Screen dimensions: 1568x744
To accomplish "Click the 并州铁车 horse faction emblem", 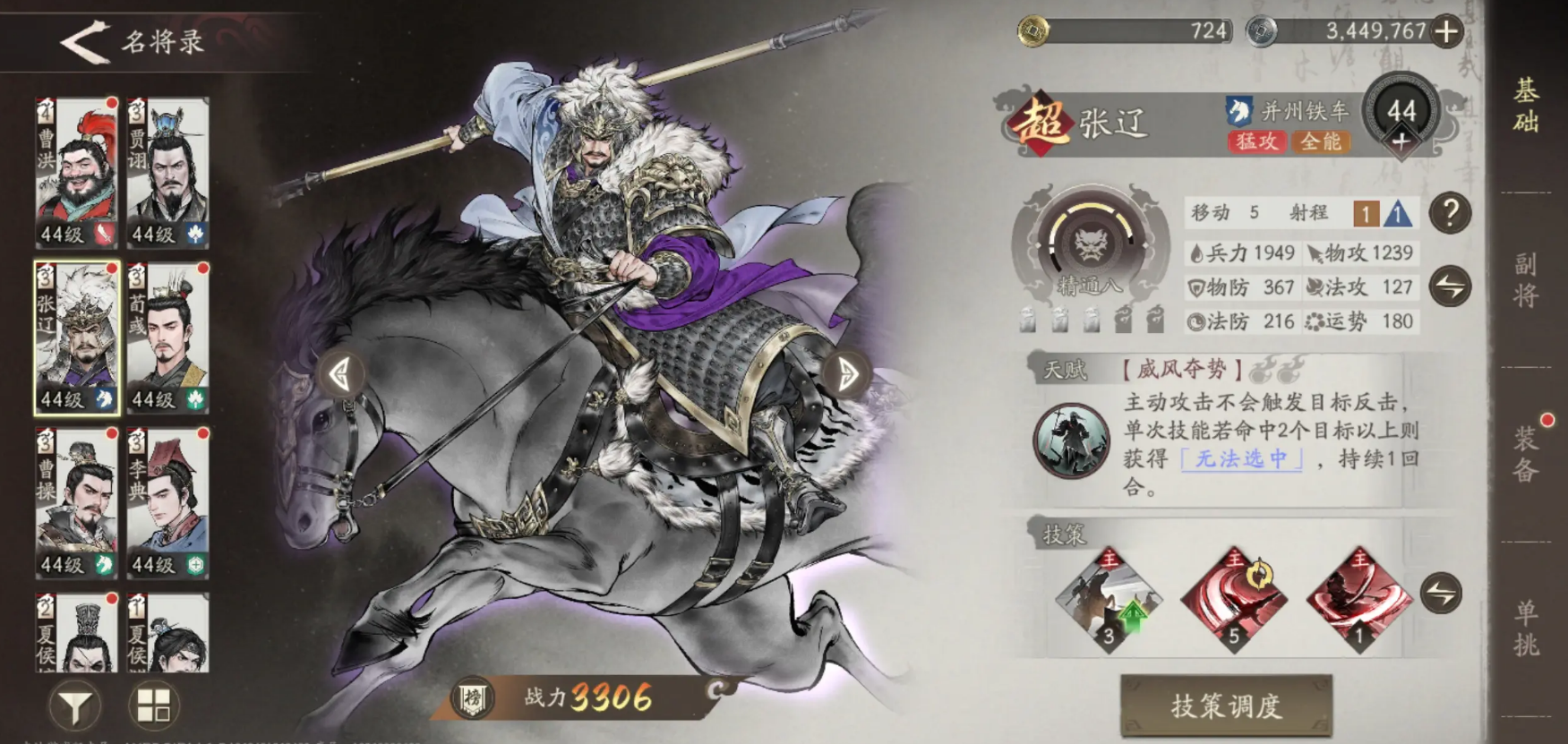I will point(1238,108).
